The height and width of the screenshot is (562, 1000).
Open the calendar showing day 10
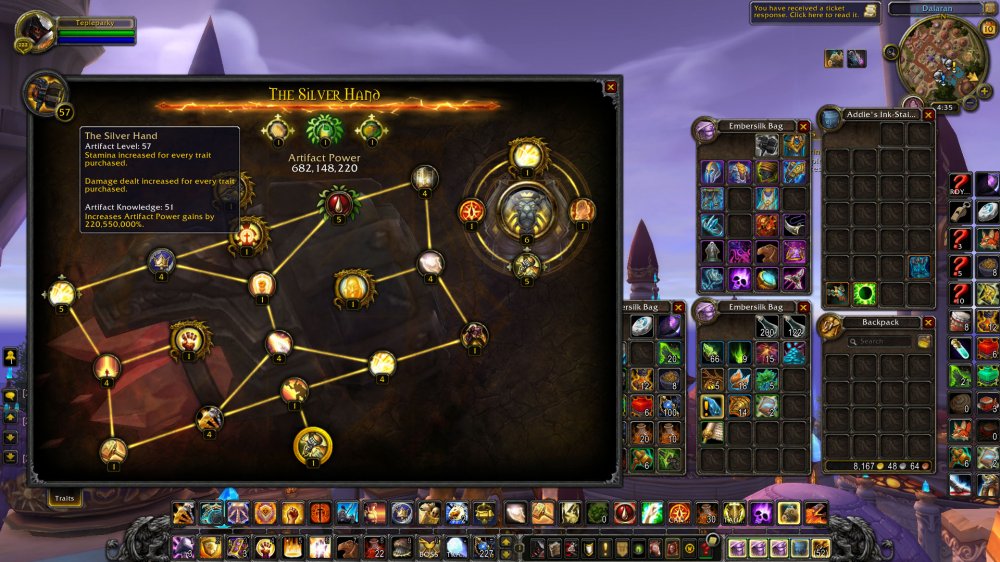coord(988,28)
